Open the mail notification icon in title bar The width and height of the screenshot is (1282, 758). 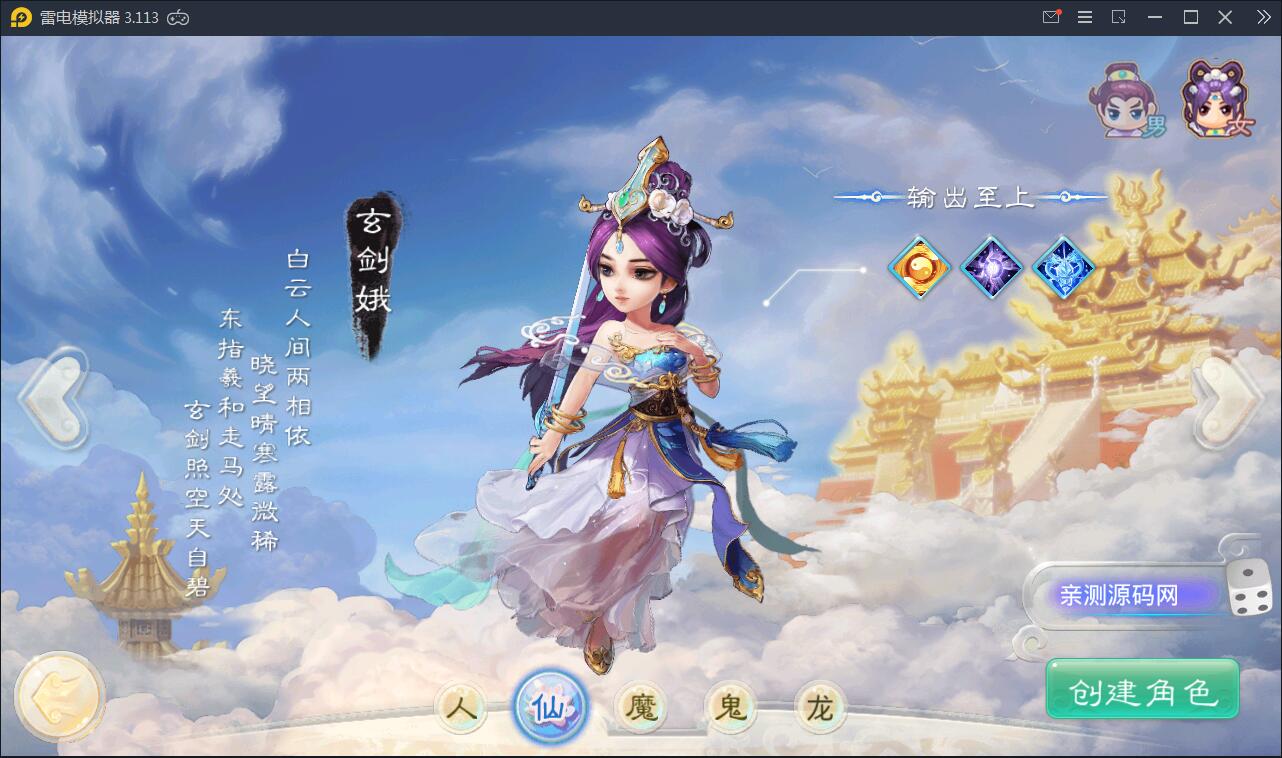pos(1051,16)
